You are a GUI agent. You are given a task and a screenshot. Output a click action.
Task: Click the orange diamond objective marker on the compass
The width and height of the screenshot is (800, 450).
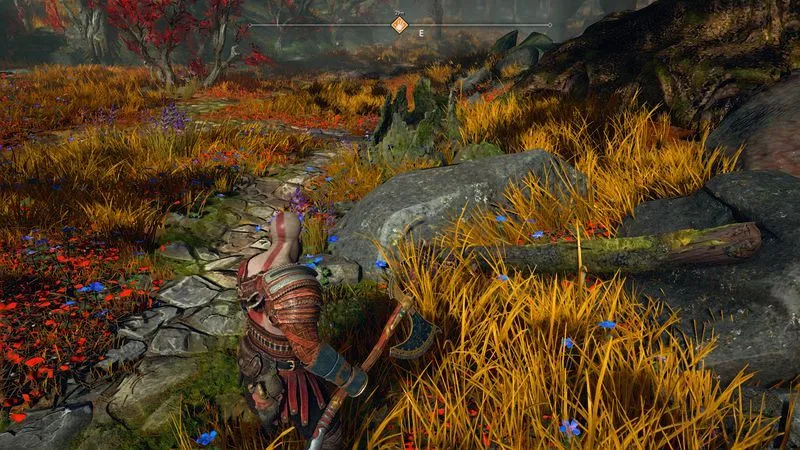pyautogui.click(x=399, y=25)
